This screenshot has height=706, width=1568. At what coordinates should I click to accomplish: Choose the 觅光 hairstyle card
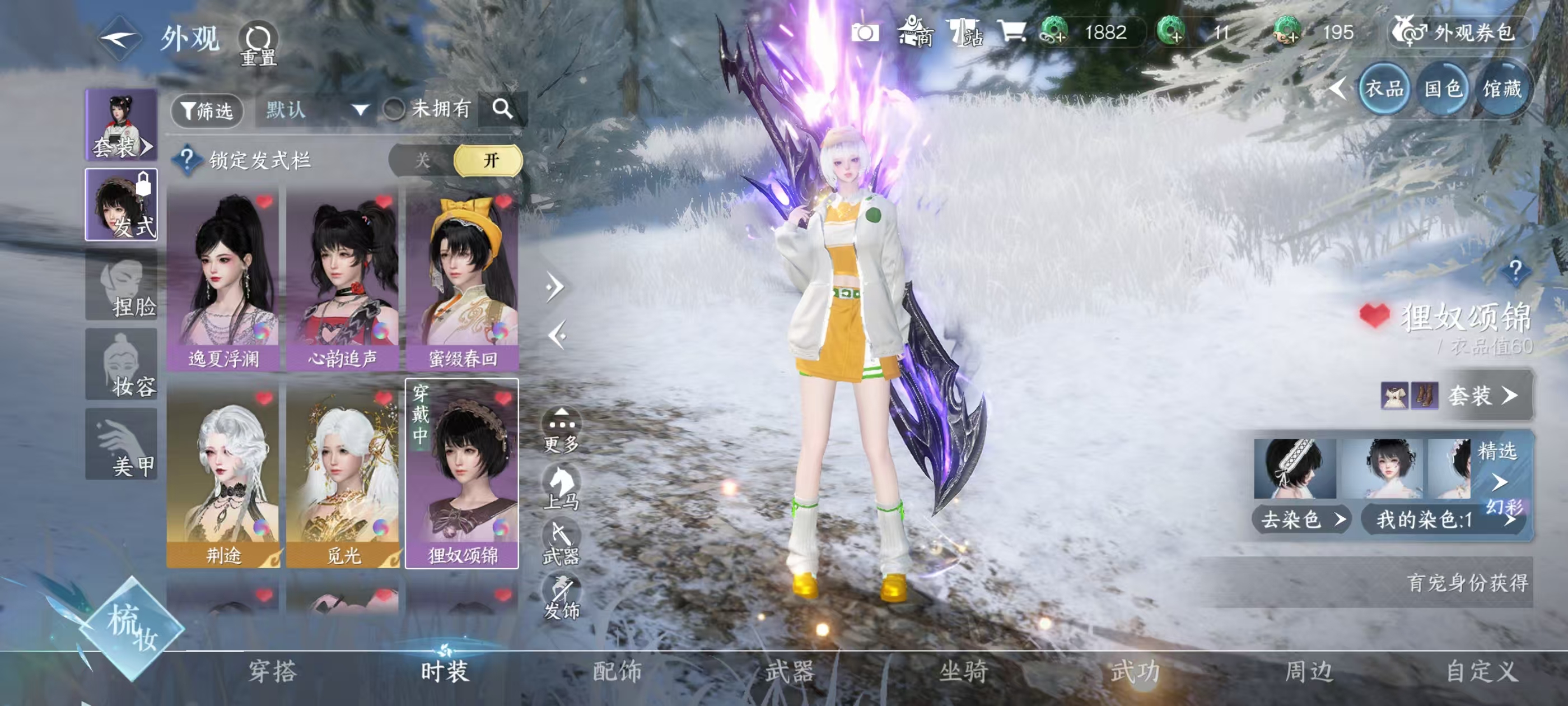coord(342,475)
